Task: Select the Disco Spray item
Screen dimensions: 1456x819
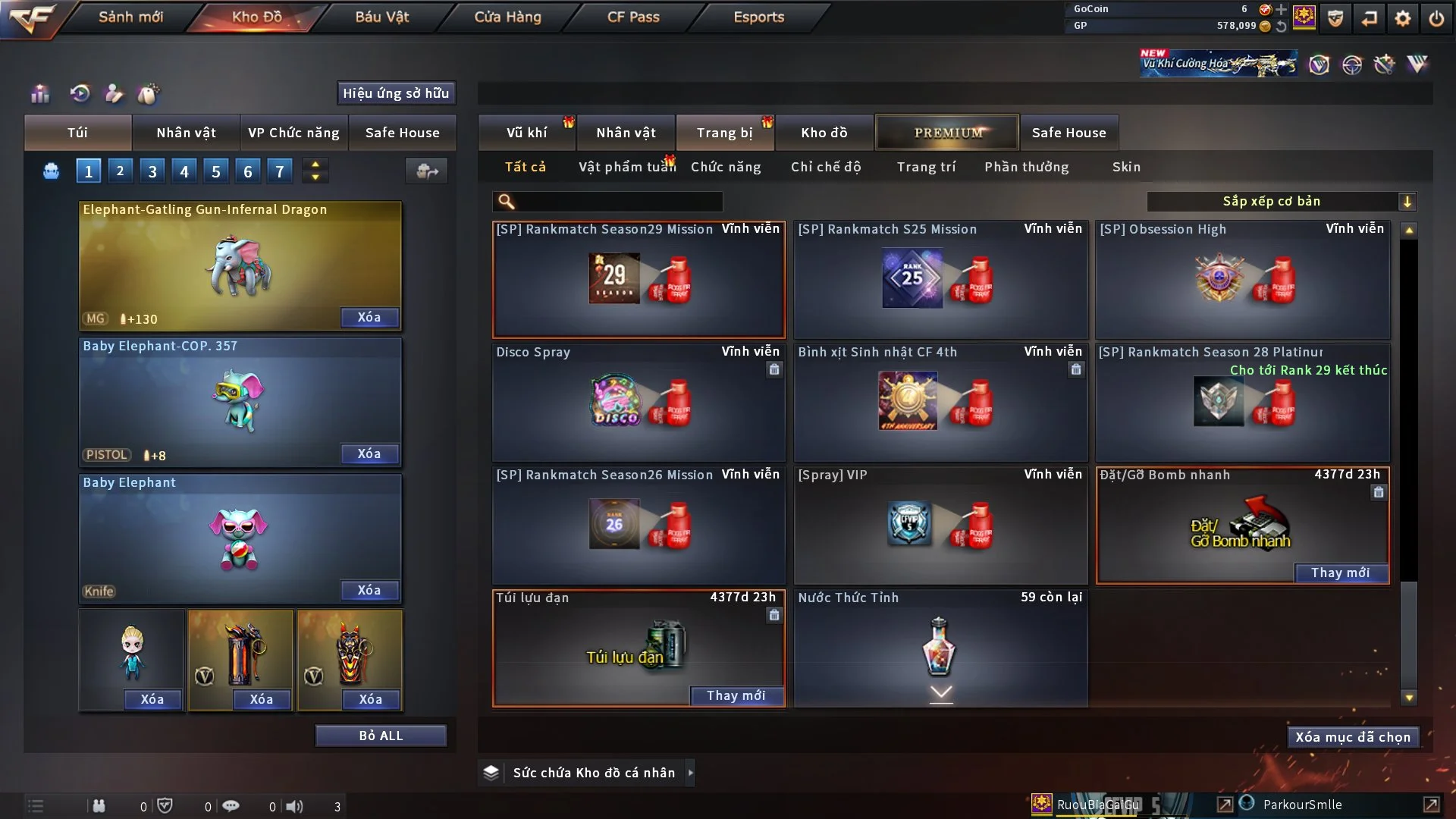Action: pyautogui.click(x=639, y=402)
